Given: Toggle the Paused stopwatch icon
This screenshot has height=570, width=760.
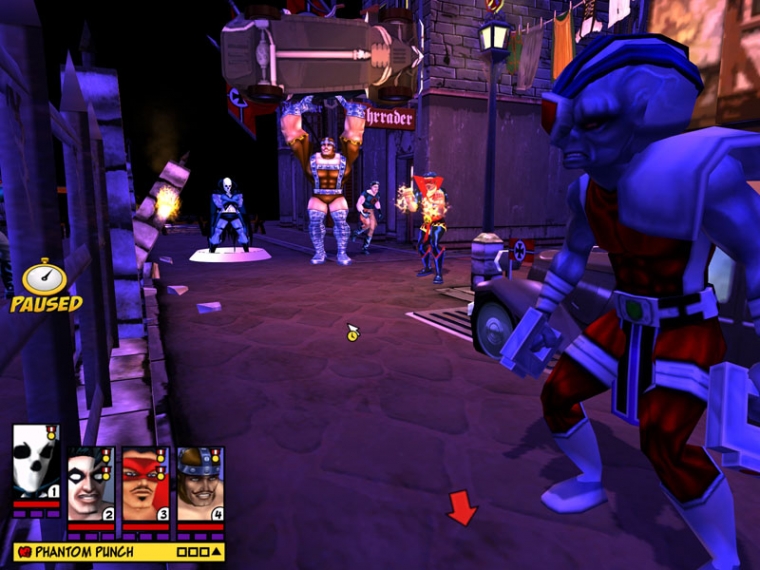Looking at the screenshot, I should [x=45, y=278].
